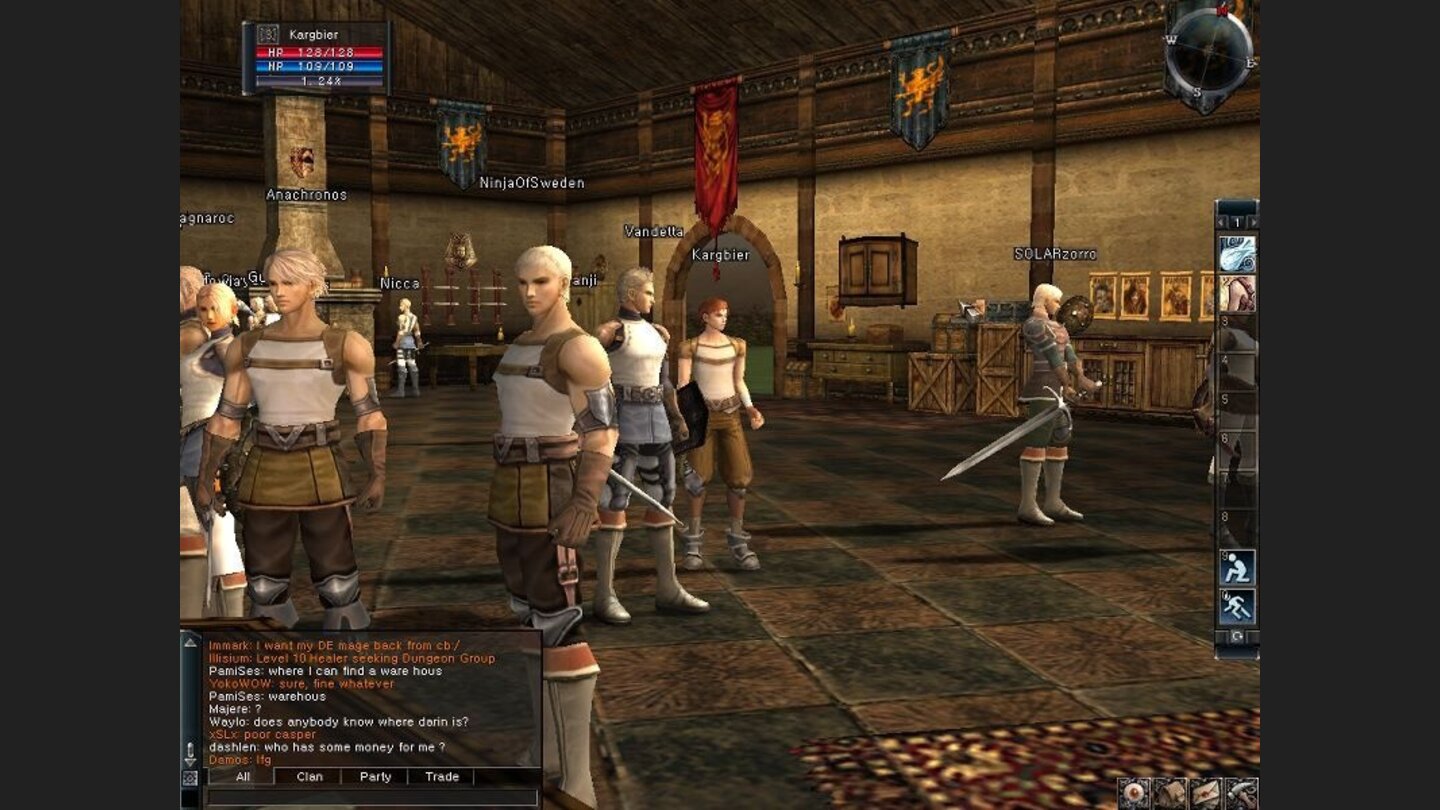Viewport: 1440px width, 810px height.
Task: Use the second hotbar slot skill
Action: pos(1237,294)
